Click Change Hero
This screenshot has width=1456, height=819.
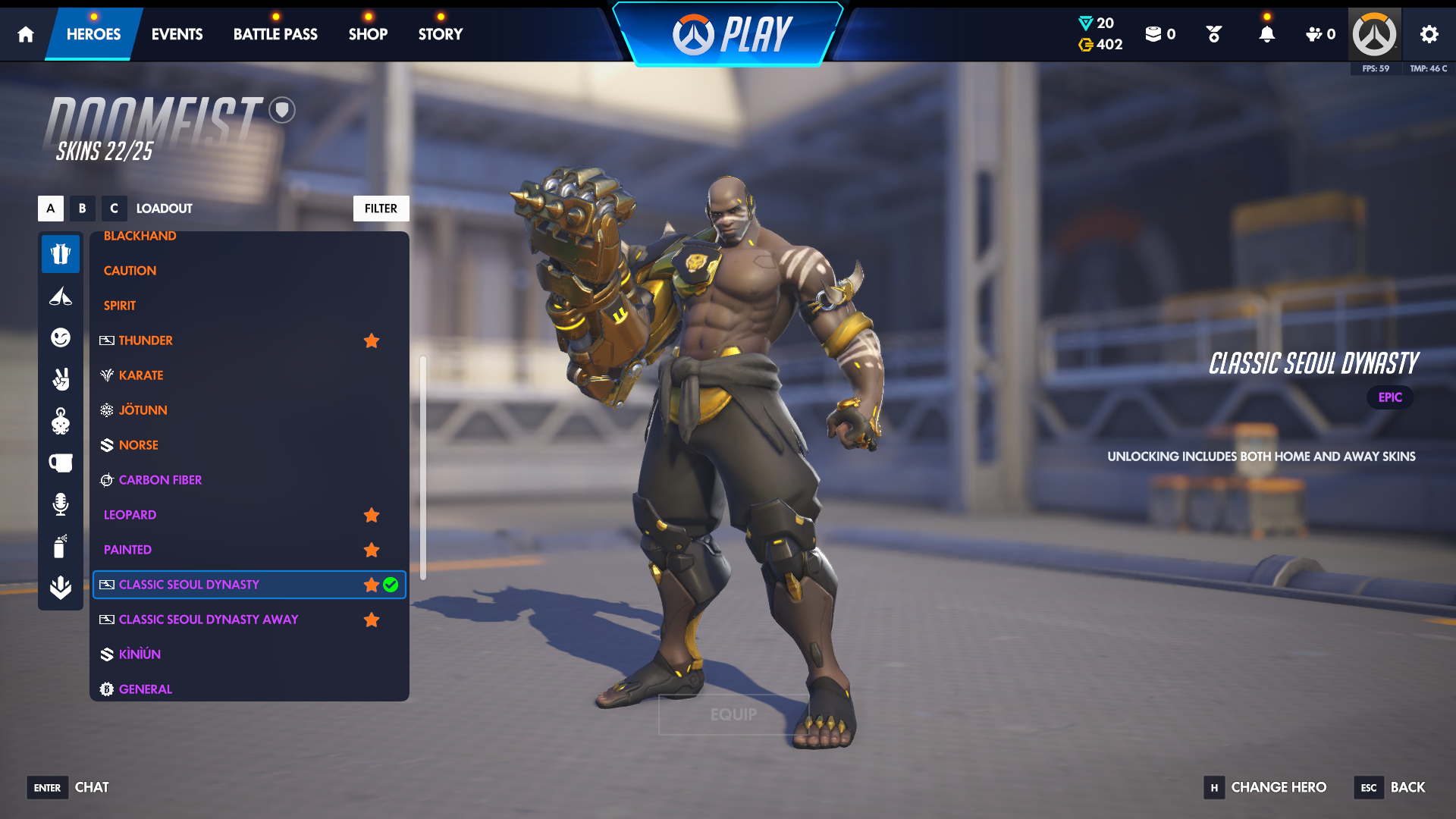[x=1278, y=787]
